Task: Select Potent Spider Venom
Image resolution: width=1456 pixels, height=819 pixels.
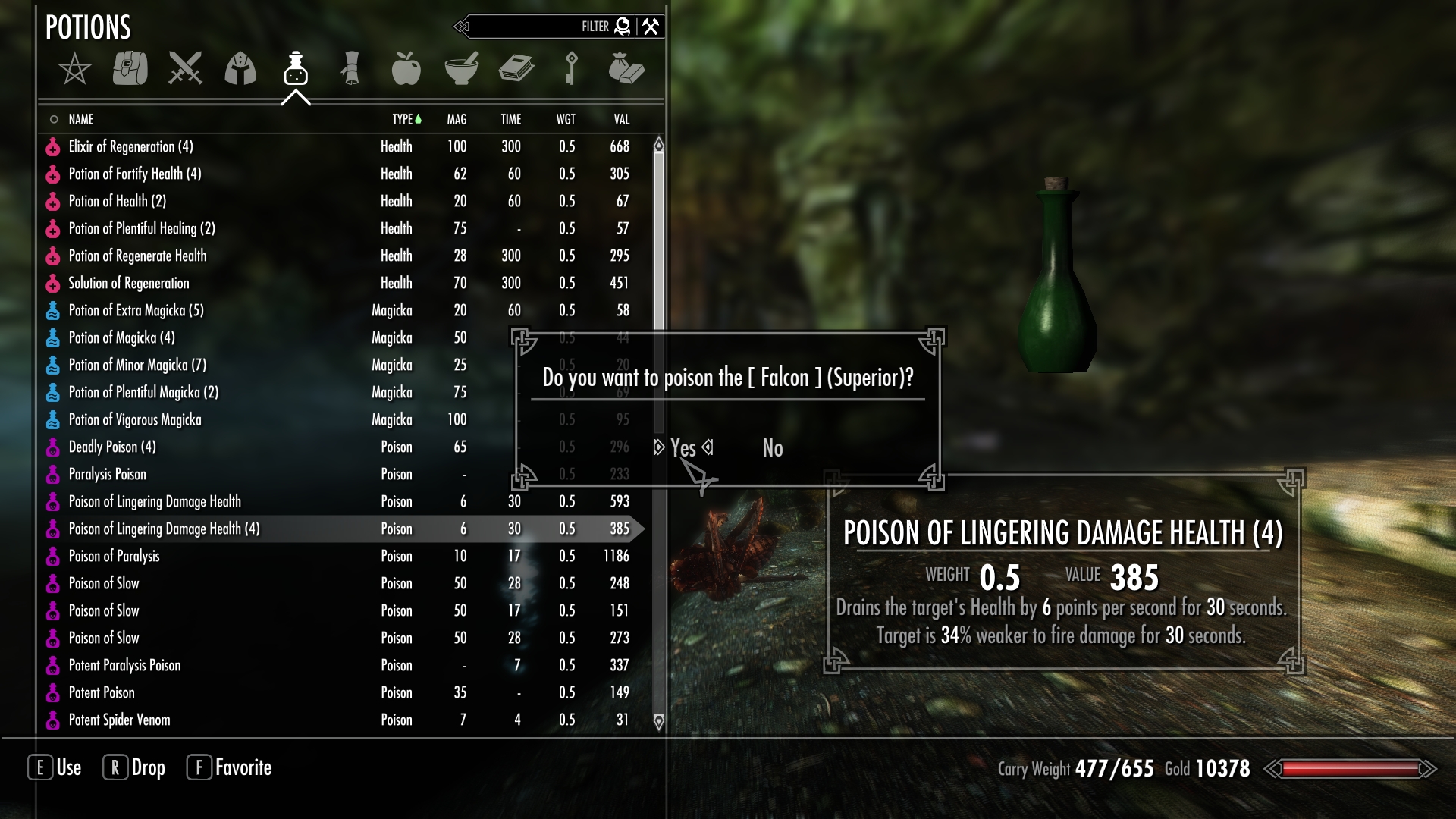Action: (119, 720)
